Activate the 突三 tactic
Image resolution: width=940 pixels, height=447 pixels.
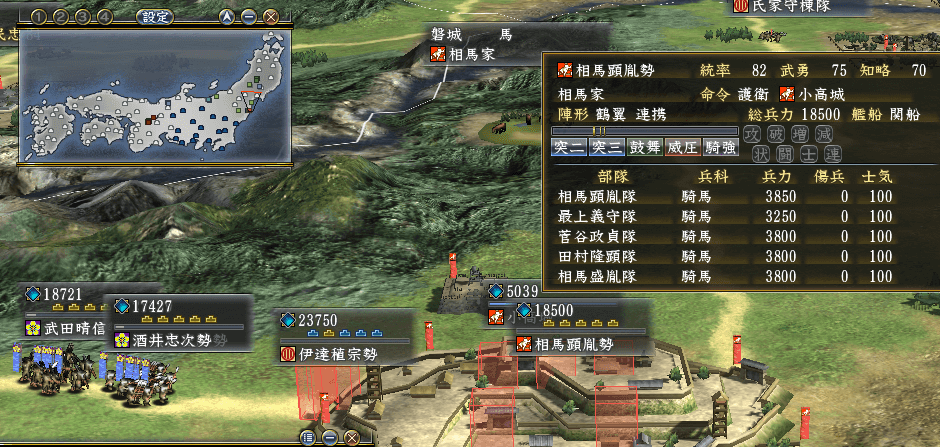click(x=606, y=148)
